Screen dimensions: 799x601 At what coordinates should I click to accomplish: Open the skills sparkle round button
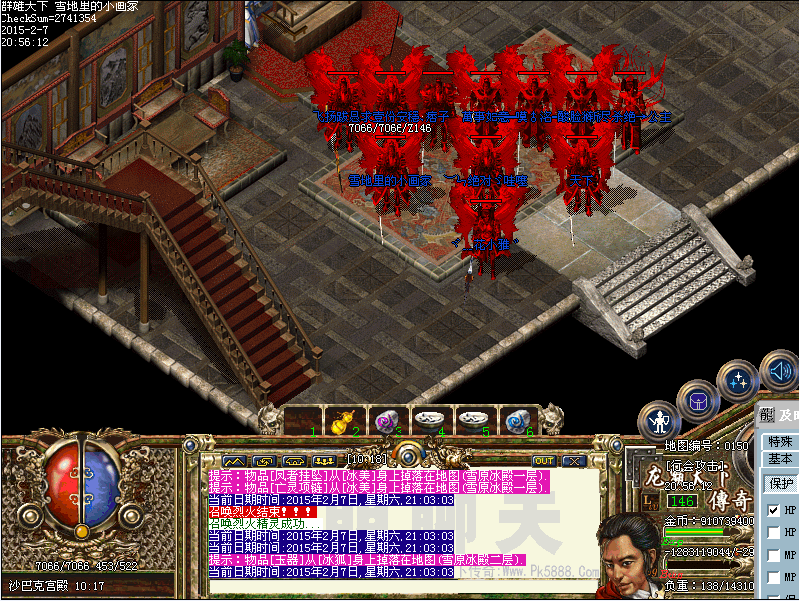[x=739, y=381]
